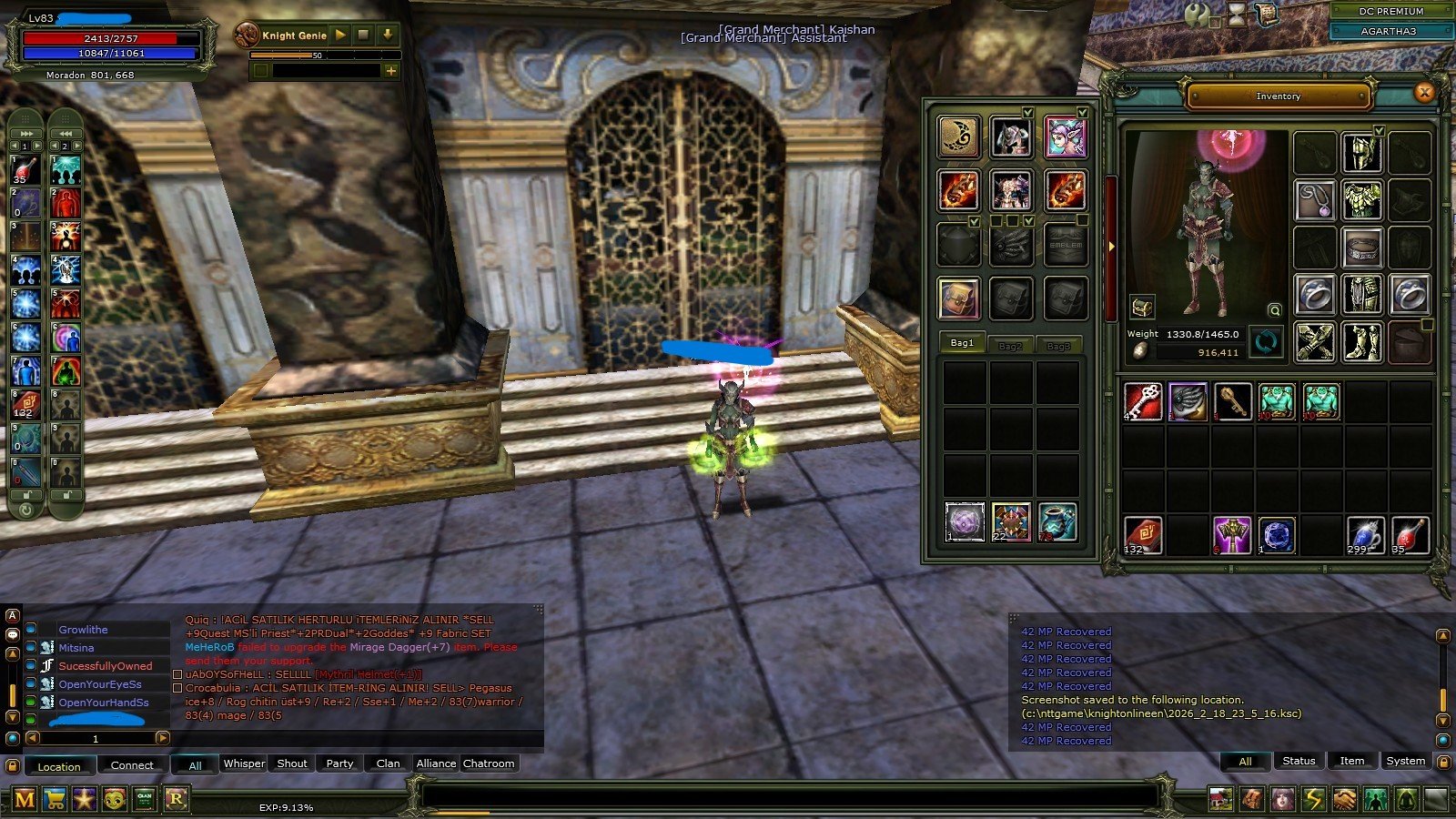This screenshot has height=819, width=1456.
Task: Click Growlithe in the friends list
Action: (x=84, y=630)
